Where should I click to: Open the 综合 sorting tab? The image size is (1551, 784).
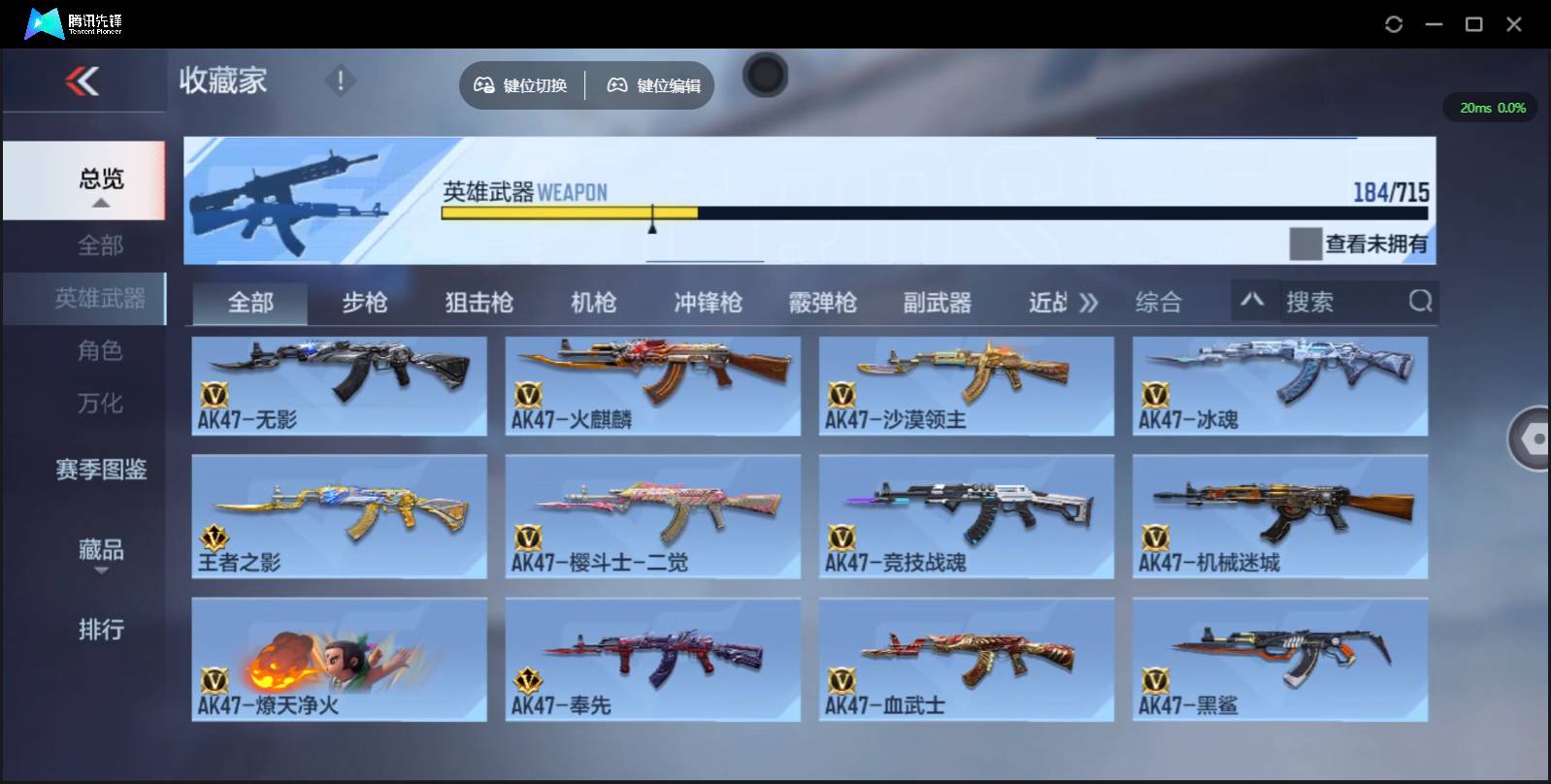pyautogui.click(x=1157, y=302)
